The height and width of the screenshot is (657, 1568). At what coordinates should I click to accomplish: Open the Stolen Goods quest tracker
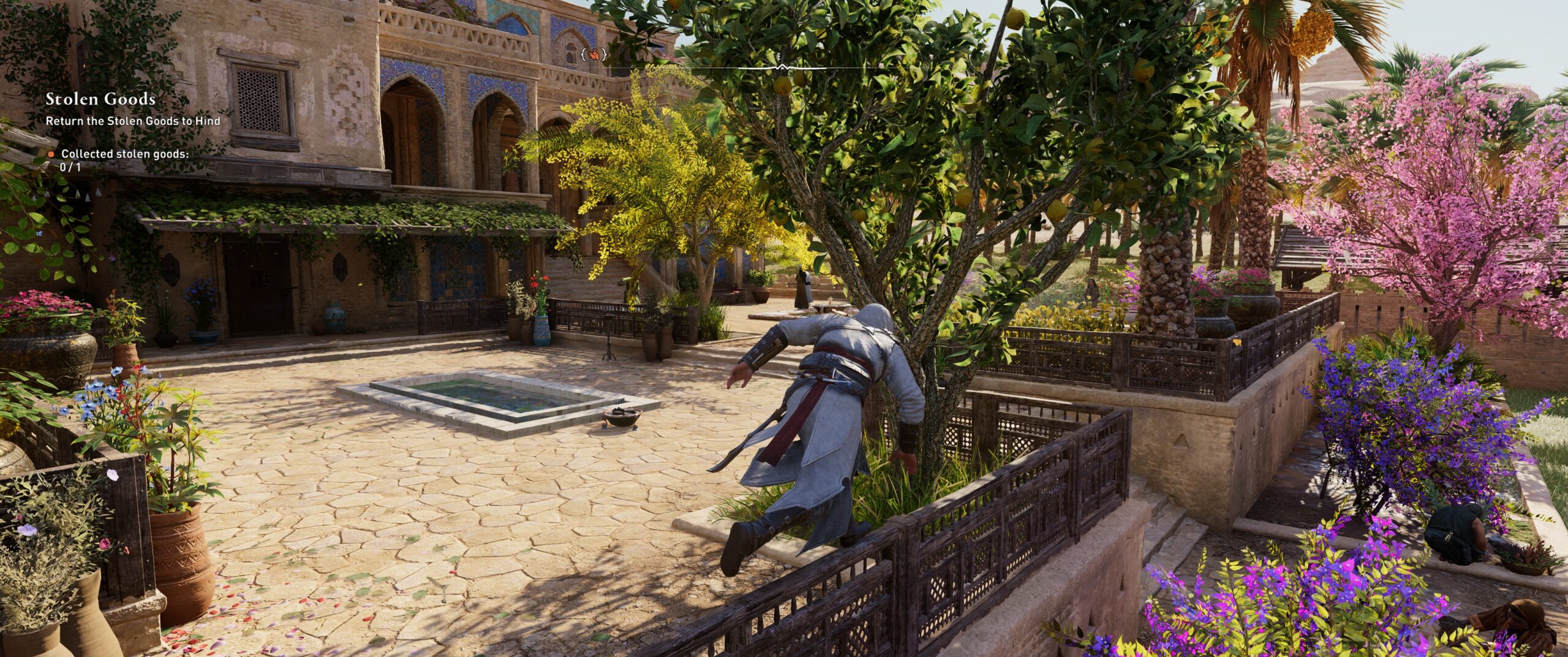(100, 99)
